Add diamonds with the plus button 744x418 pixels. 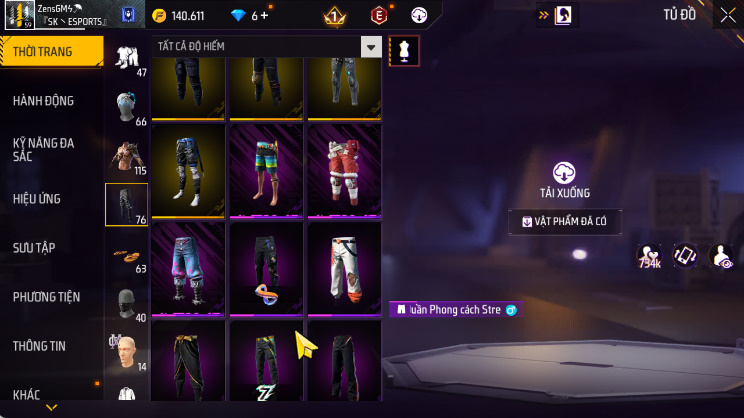coord(265,16)
